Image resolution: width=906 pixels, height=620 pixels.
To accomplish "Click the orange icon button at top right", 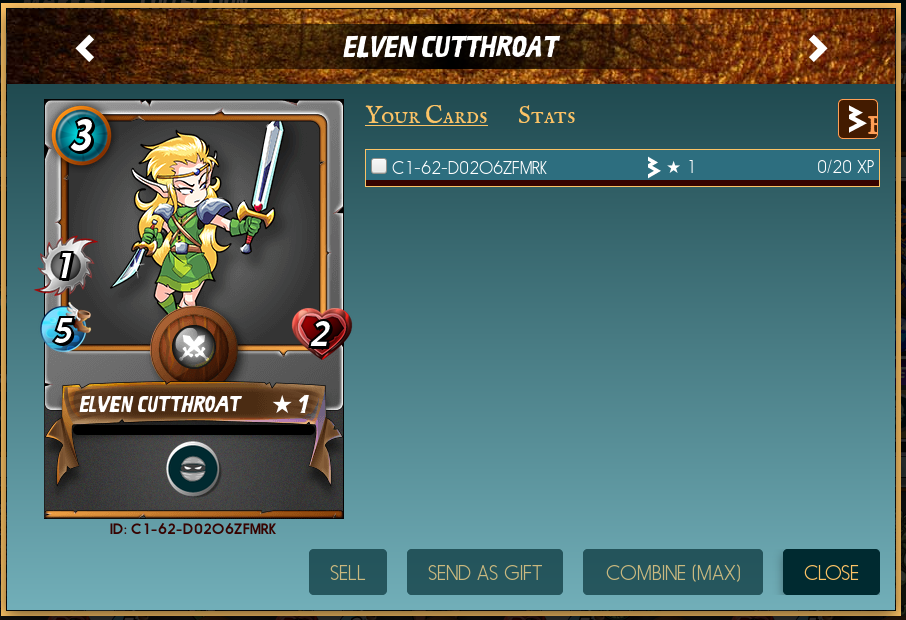I will point(857,120).
